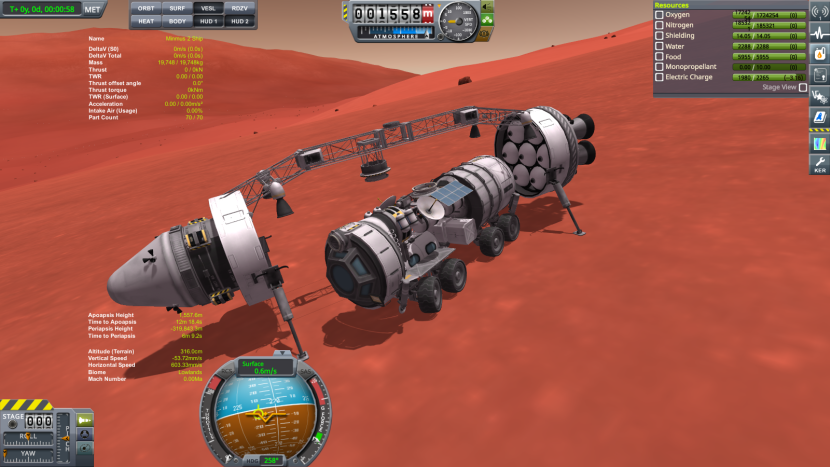The image size is (830, 467).
Task: Toggle the VESL readout panel
Action: pyautogui.click(x=208, y=8)
